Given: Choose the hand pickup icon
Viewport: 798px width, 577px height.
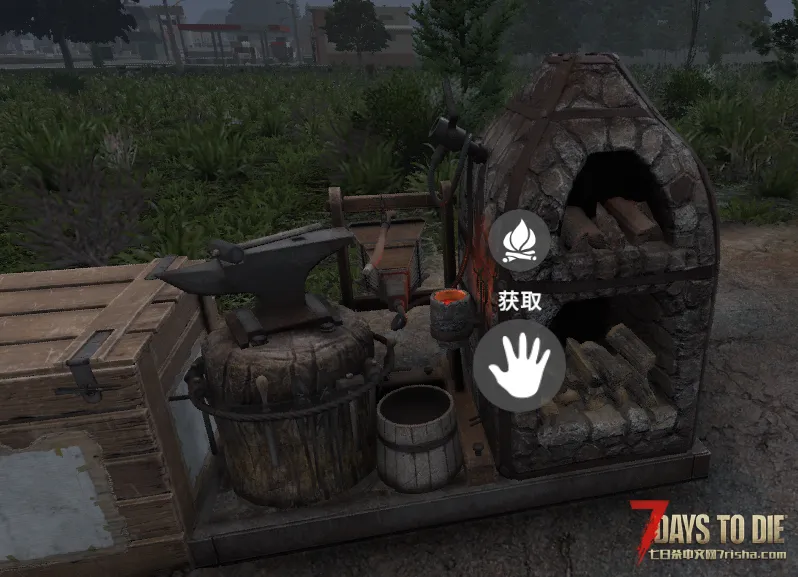Looking at the screenshot, I should coord(519,365).
